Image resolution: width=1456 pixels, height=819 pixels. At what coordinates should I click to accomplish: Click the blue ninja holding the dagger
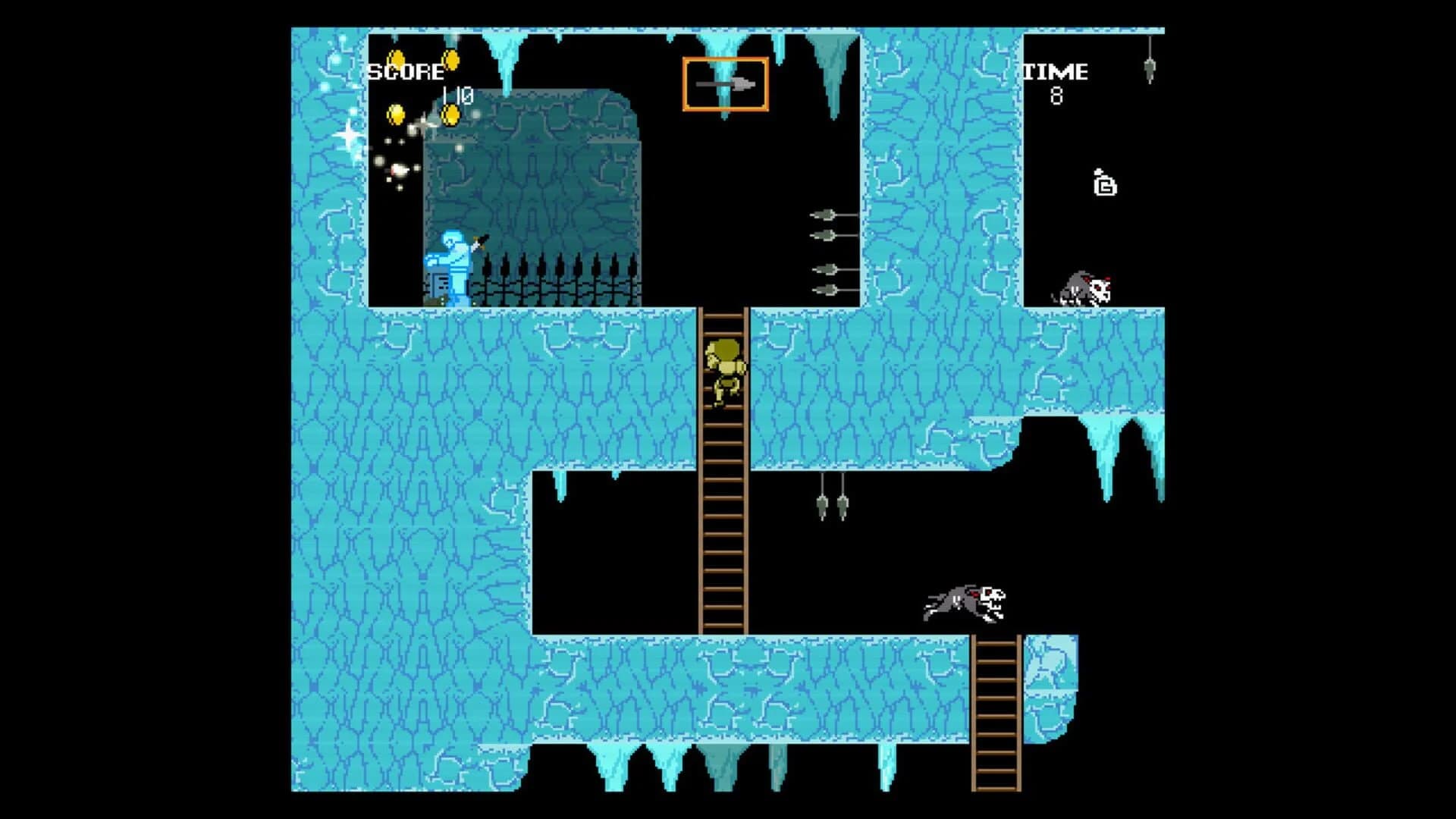[x=455, y=262]
